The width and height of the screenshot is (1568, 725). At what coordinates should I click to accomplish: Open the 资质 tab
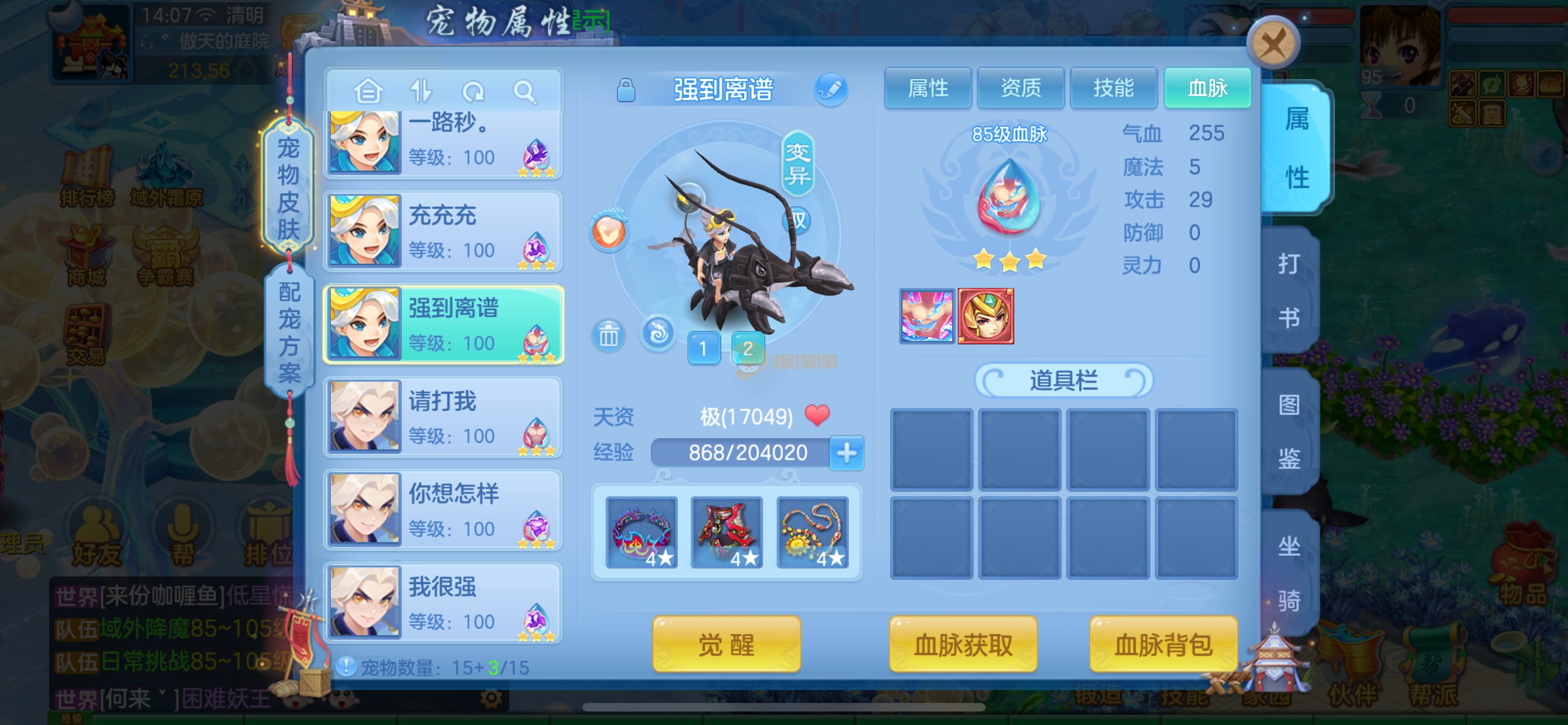pos(1020,88)
